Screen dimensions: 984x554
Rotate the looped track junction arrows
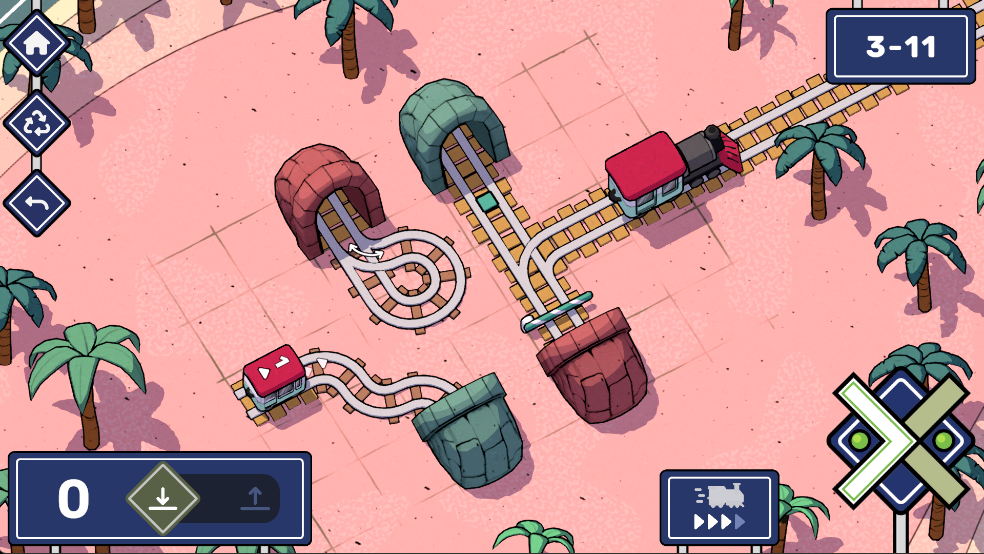pyautogui.click(x=365, y=251)
